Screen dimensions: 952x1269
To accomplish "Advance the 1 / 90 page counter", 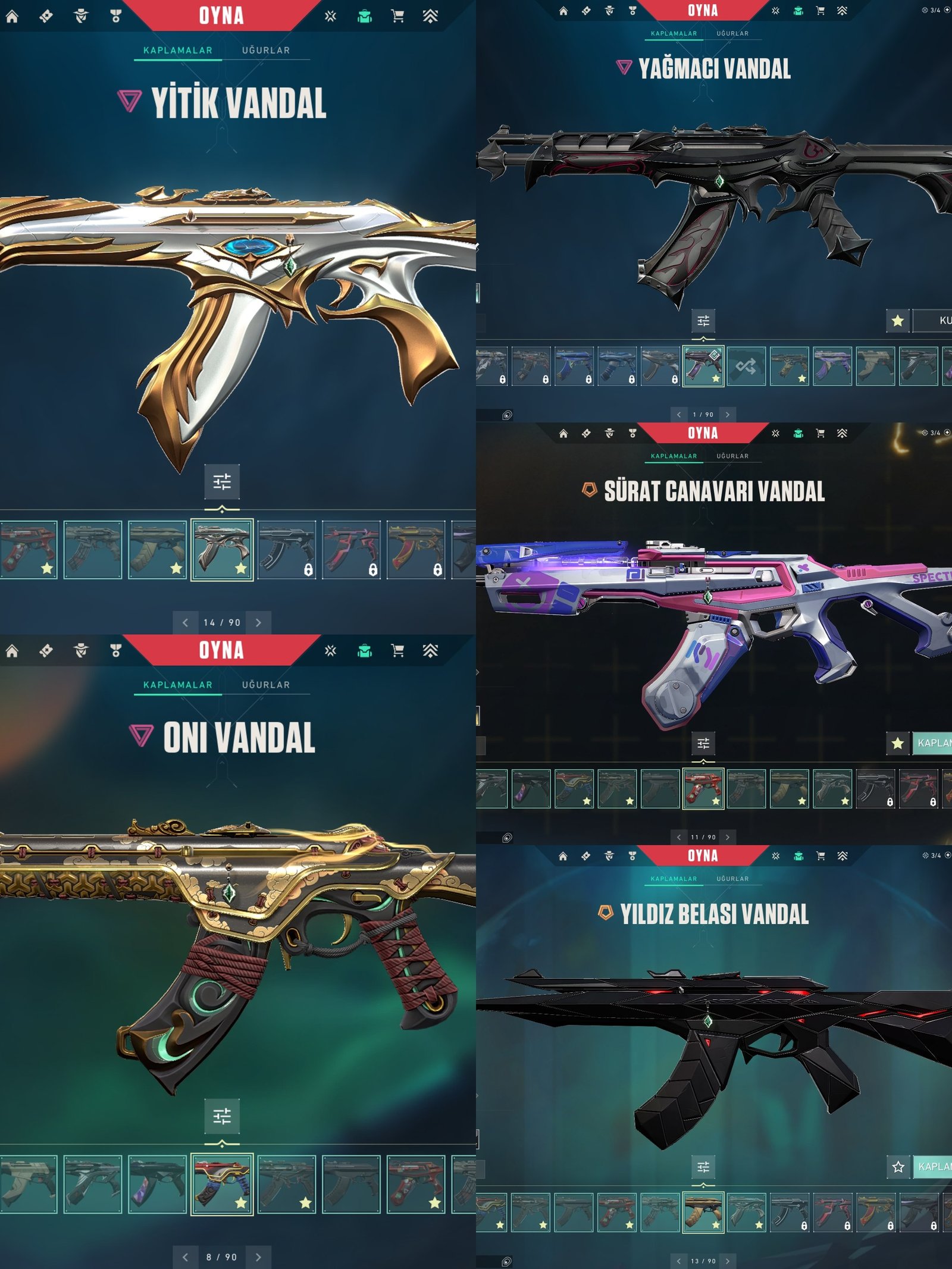I will [x=727, y=415].
